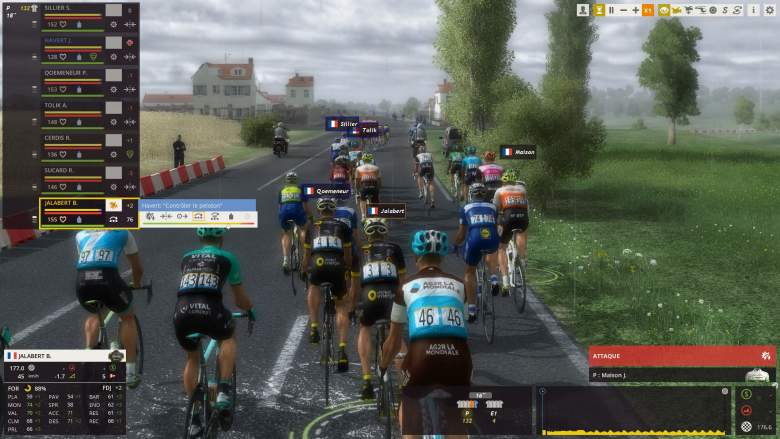Click the rider profile icon in top bar

click(x=583, y=9)
